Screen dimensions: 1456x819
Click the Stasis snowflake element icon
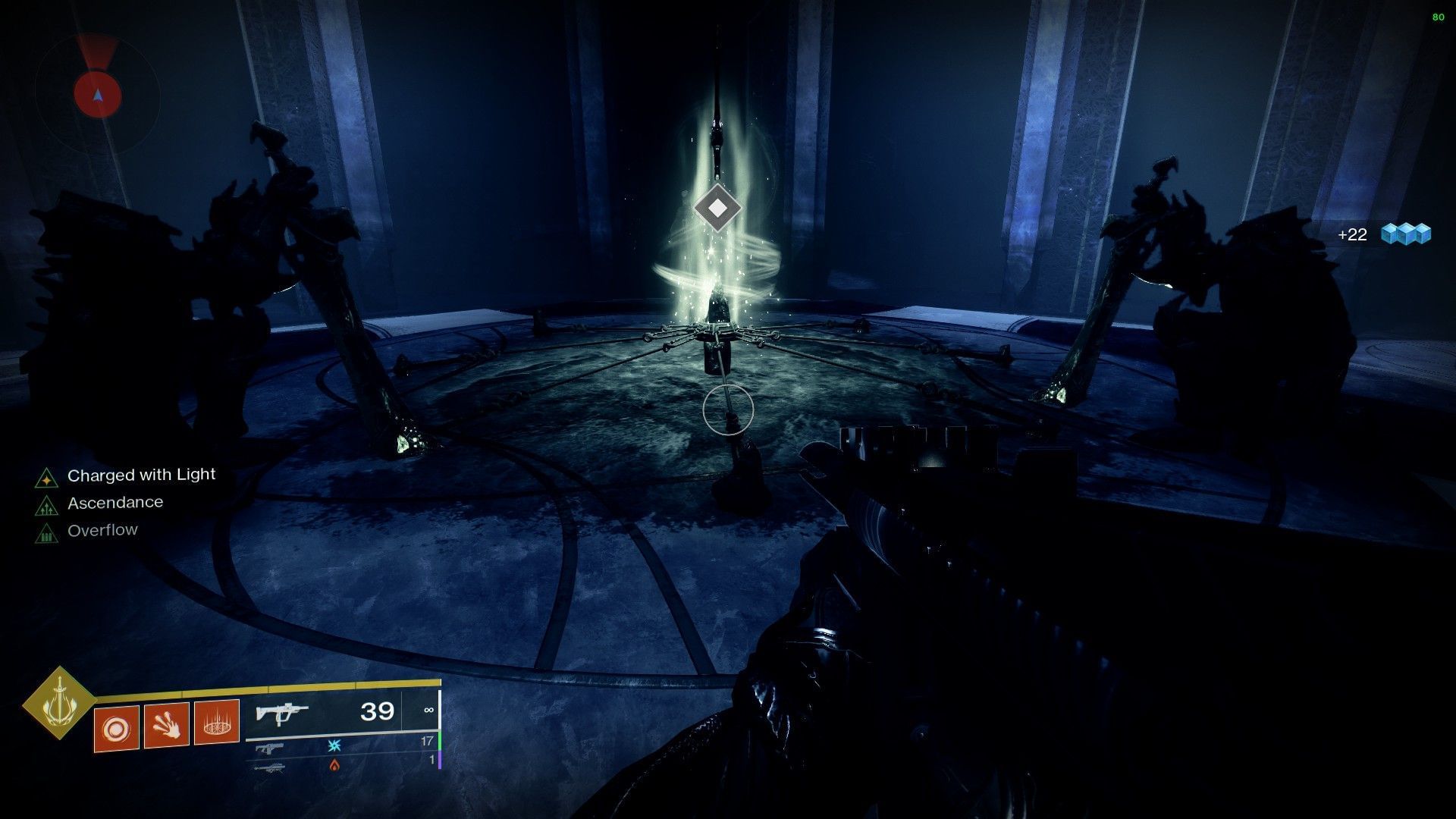click(x=334, y=748)
